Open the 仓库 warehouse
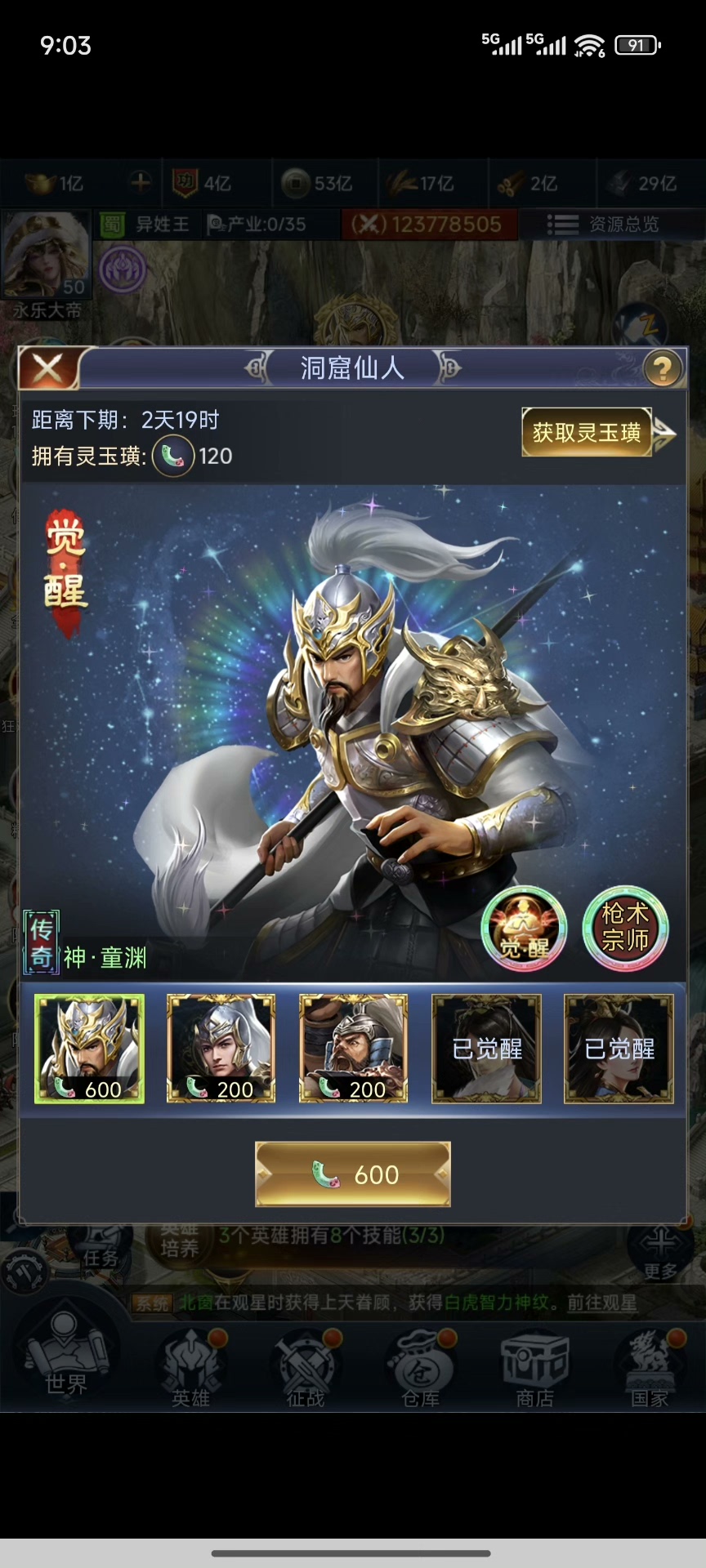The width and height of the screenshot is (706, 1568). tap(421, 1370)
